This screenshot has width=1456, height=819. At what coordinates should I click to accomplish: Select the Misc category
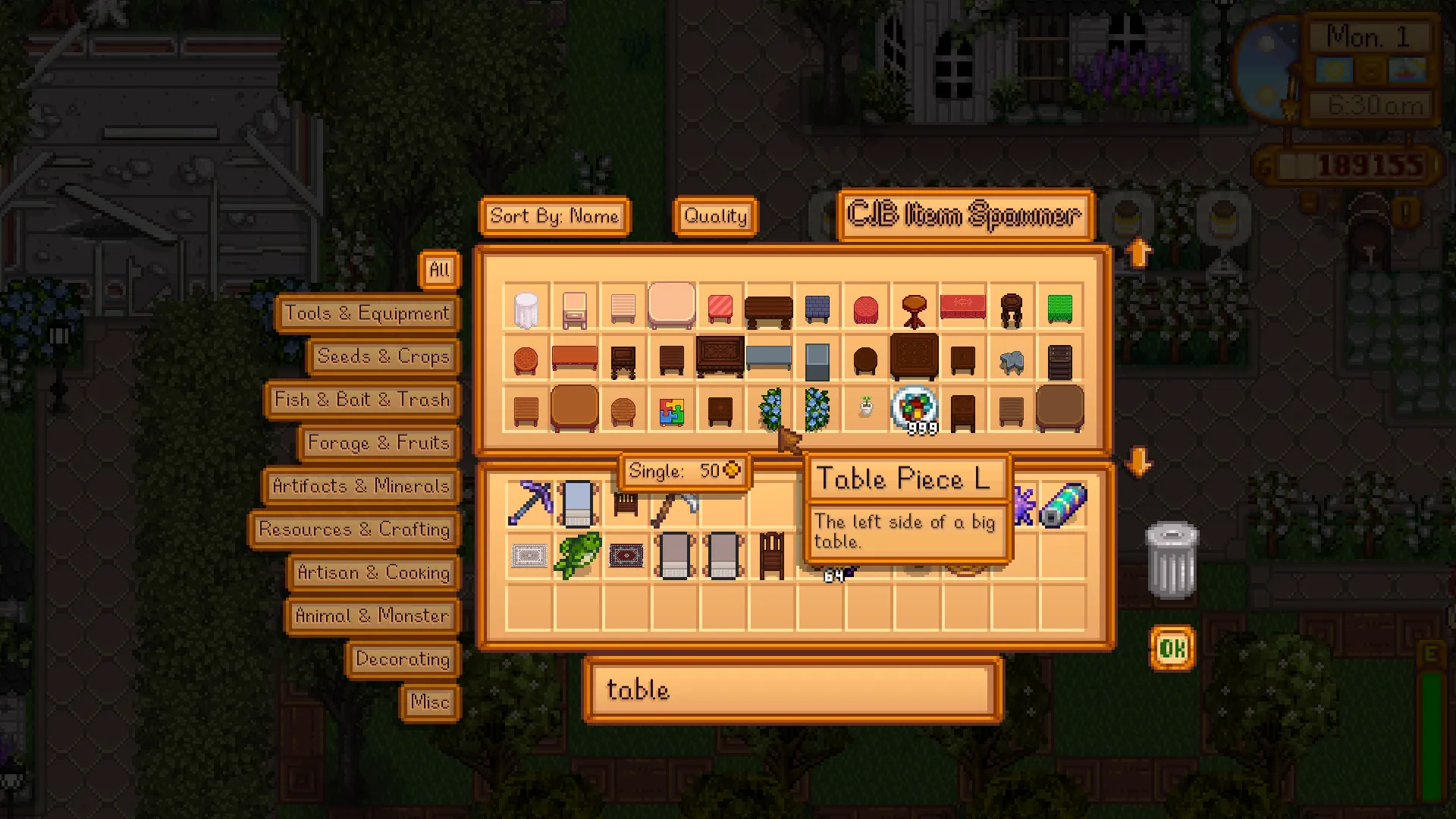coord(429,702)
